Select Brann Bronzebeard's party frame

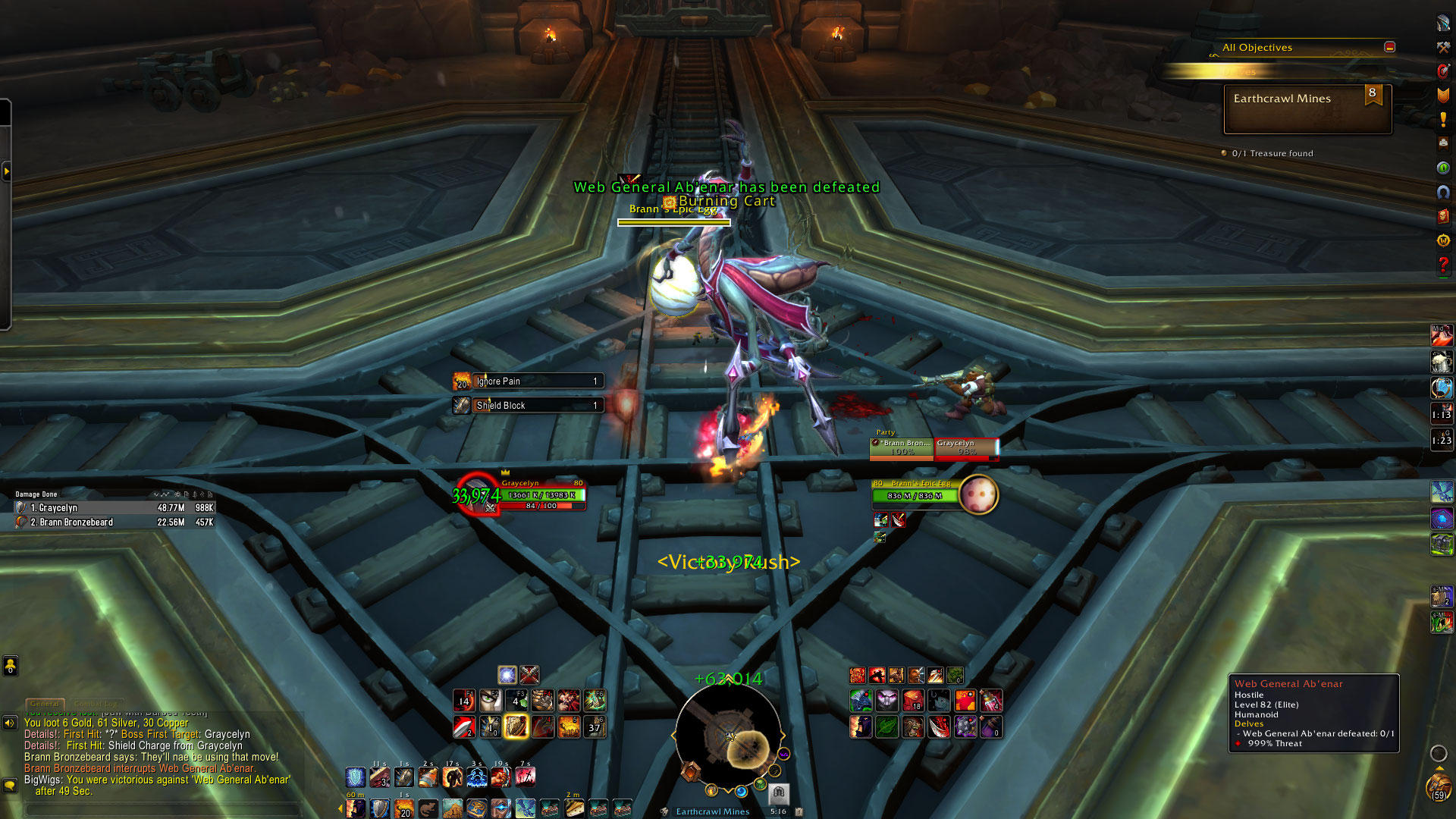click(902, 447)
